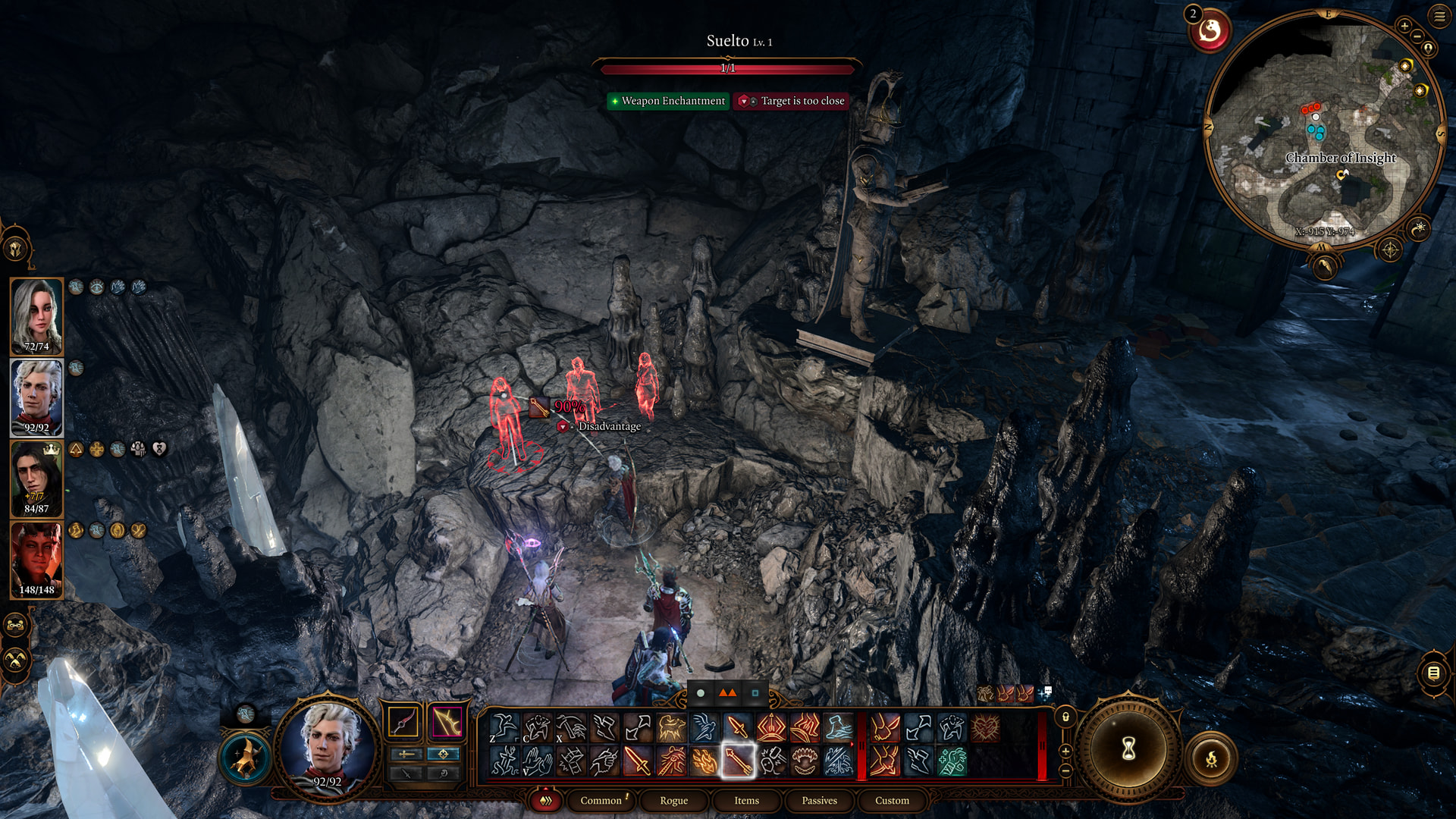1456x819 pixels.
Task: Select the Passives tab
Action: [x=819, y=800]
